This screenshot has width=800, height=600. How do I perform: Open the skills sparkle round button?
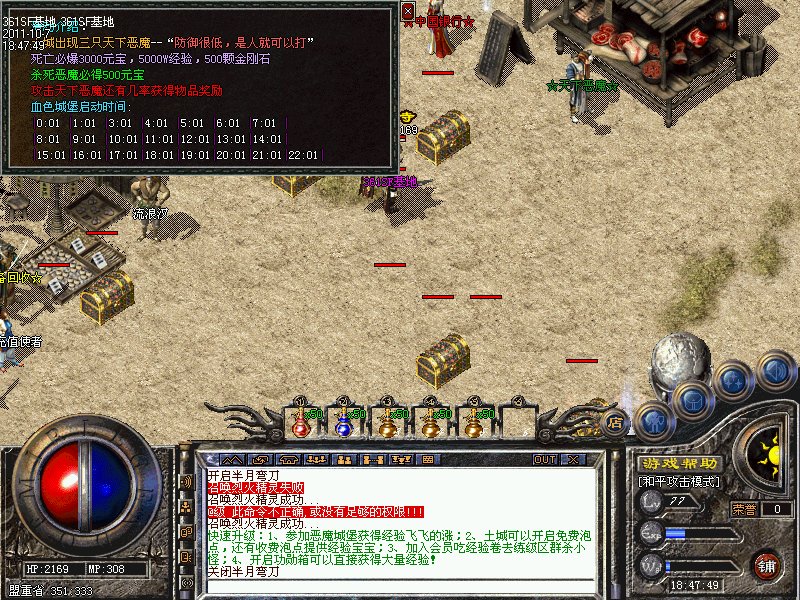733,380
